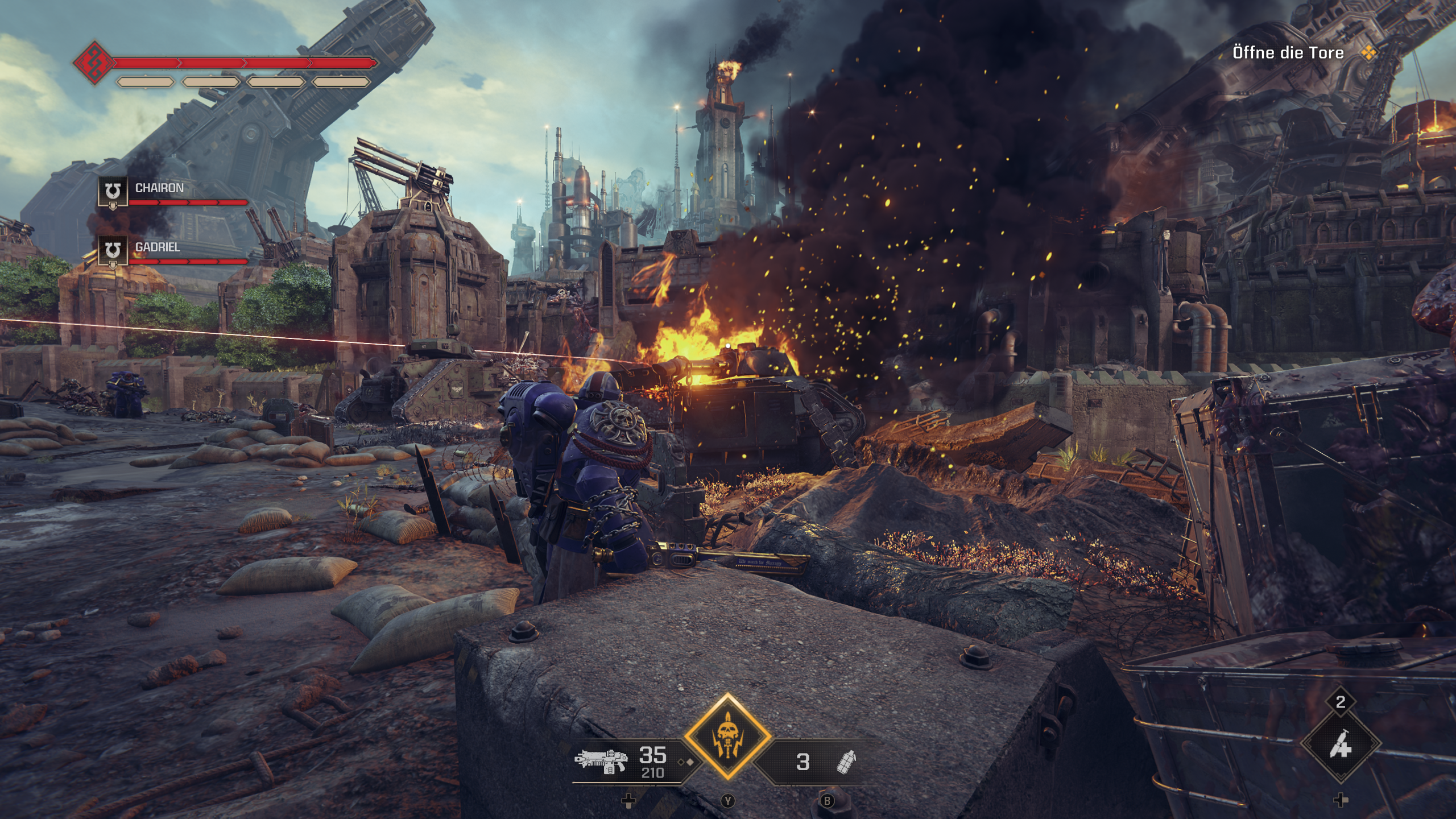Click the objective marker beside Öffne die Tore
The image size is (1456, 819).
point(1368,52)
